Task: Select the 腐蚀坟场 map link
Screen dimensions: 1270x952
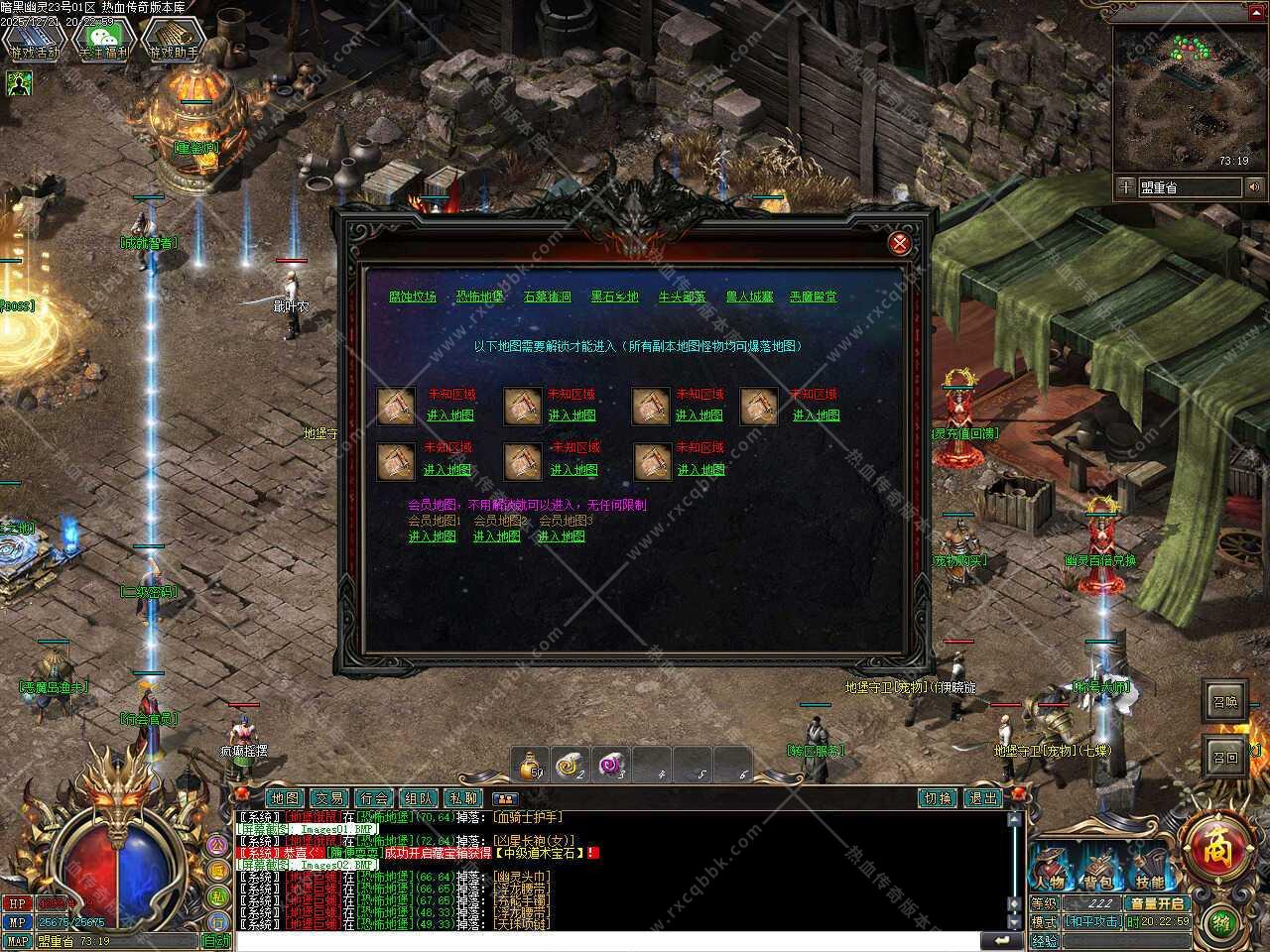Action: click(413, 297)
